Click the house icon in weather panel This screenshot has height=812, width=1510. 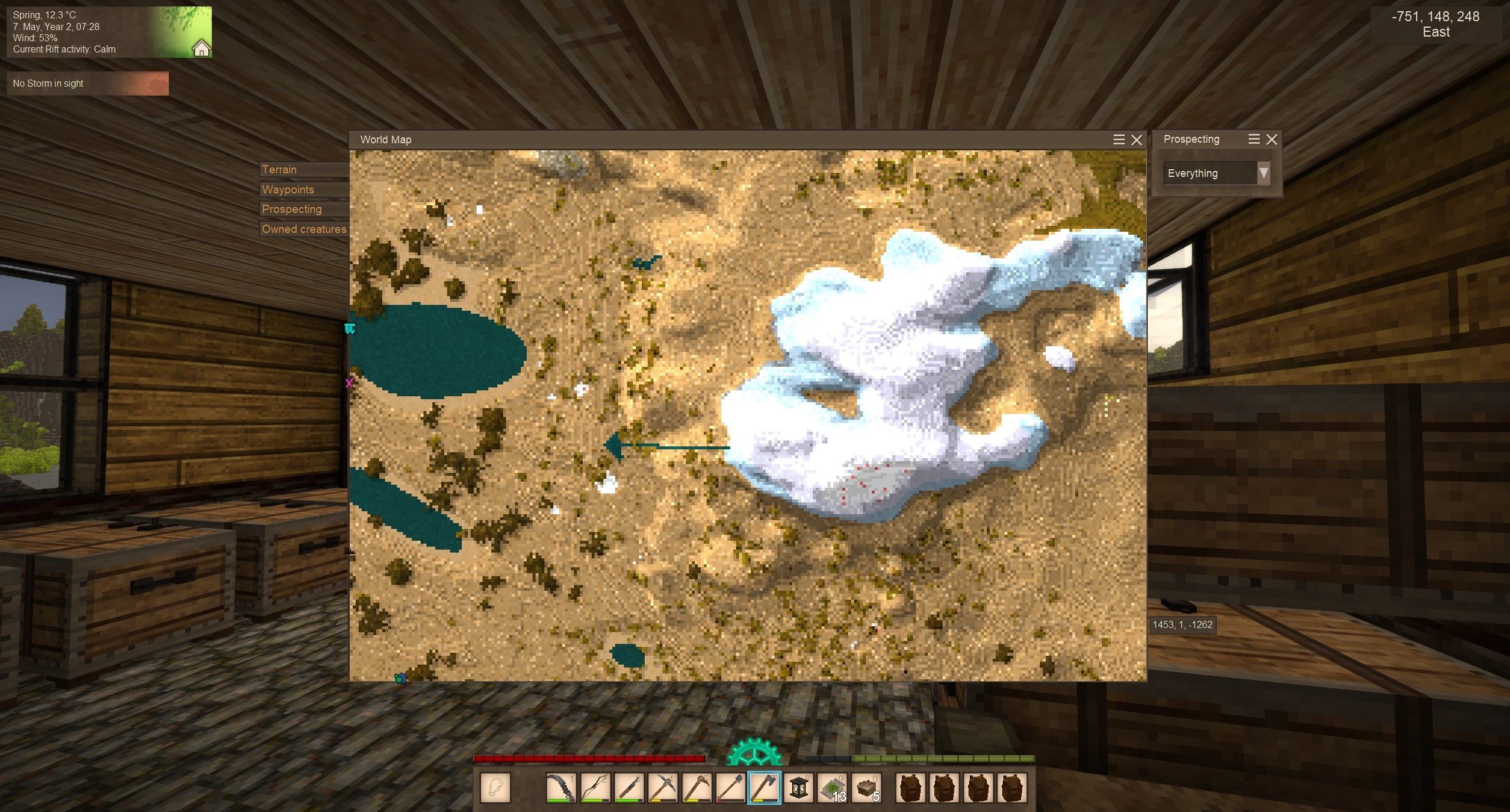[201, 48]
